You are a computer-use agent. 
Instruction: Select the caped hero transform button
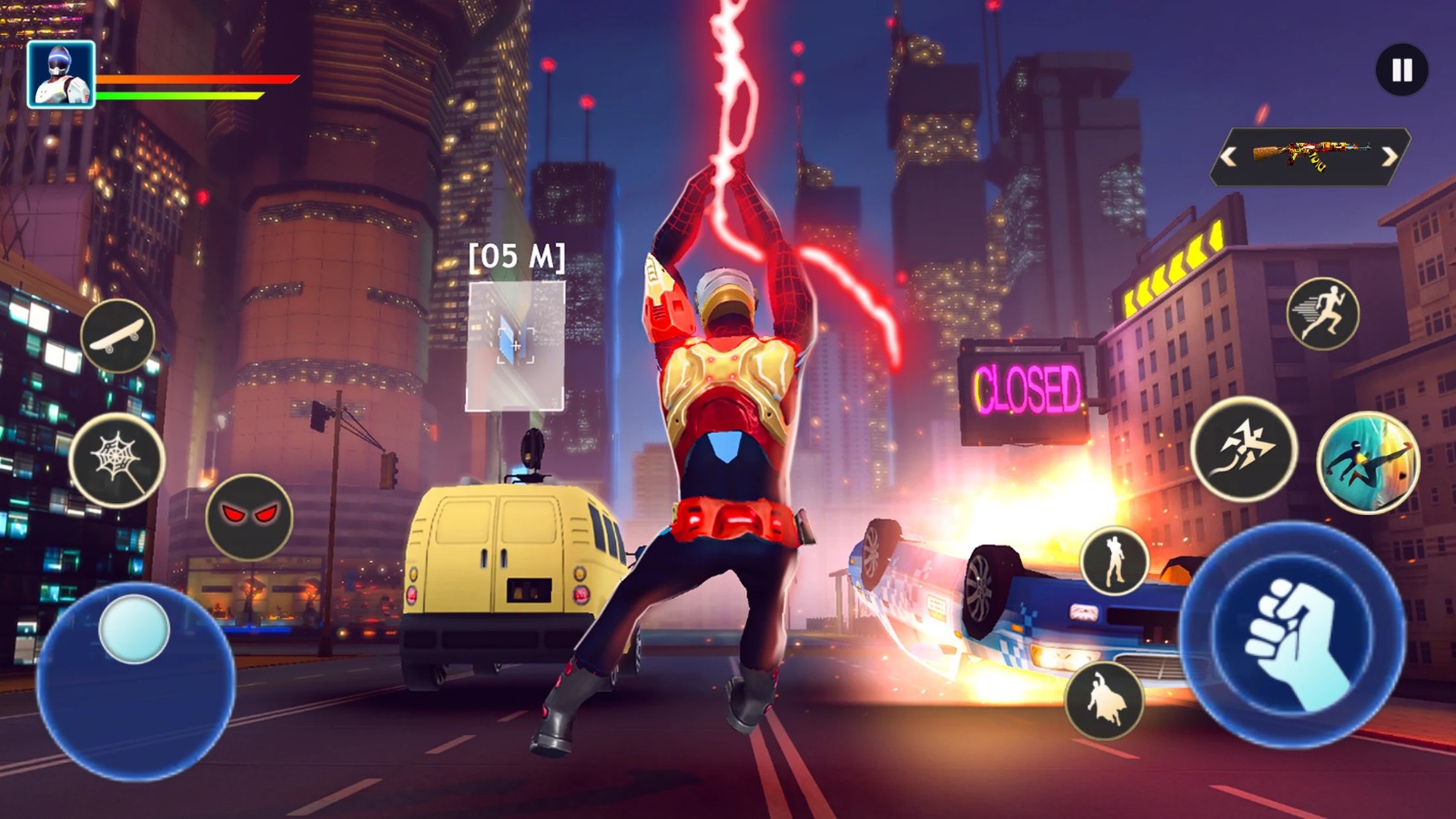1104,700
